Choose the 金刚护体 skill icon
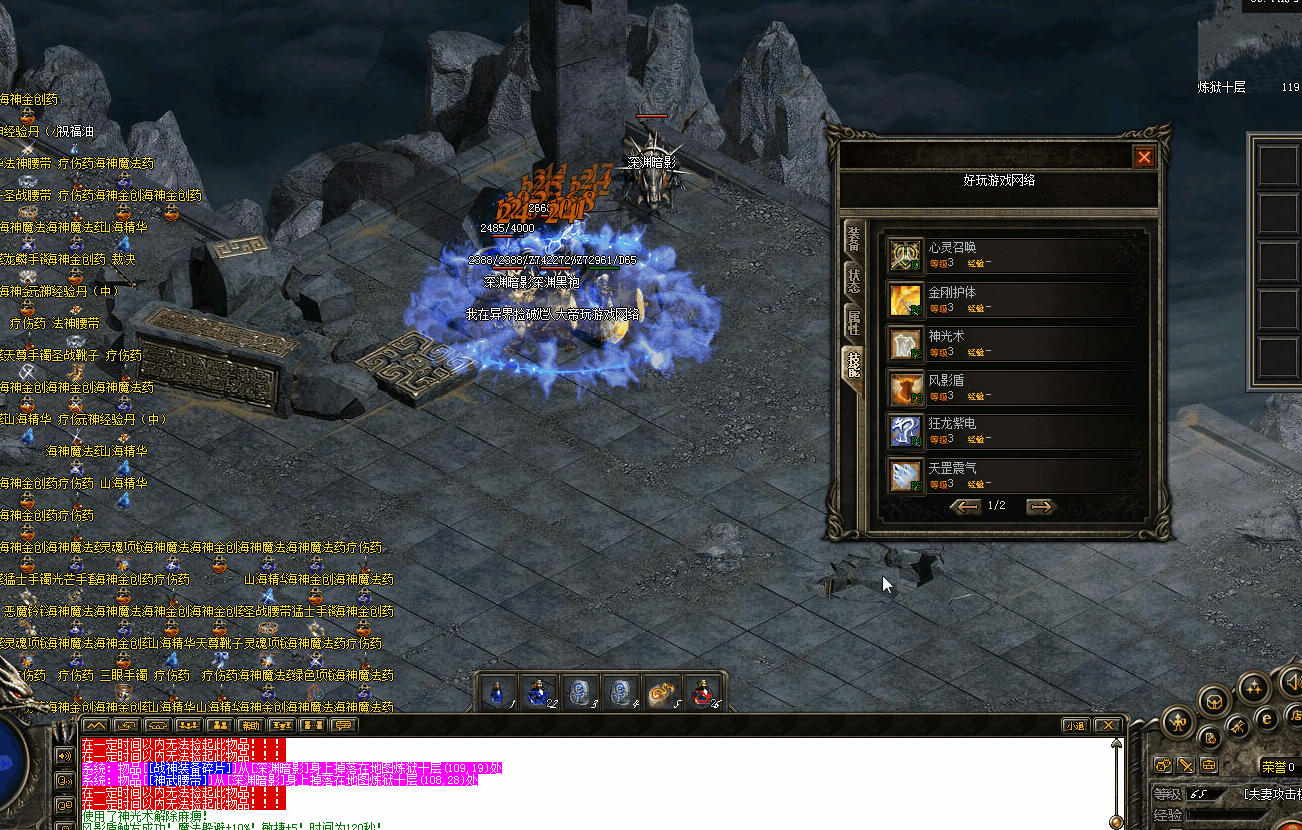1302x830 pixels. tap(906, 299)
